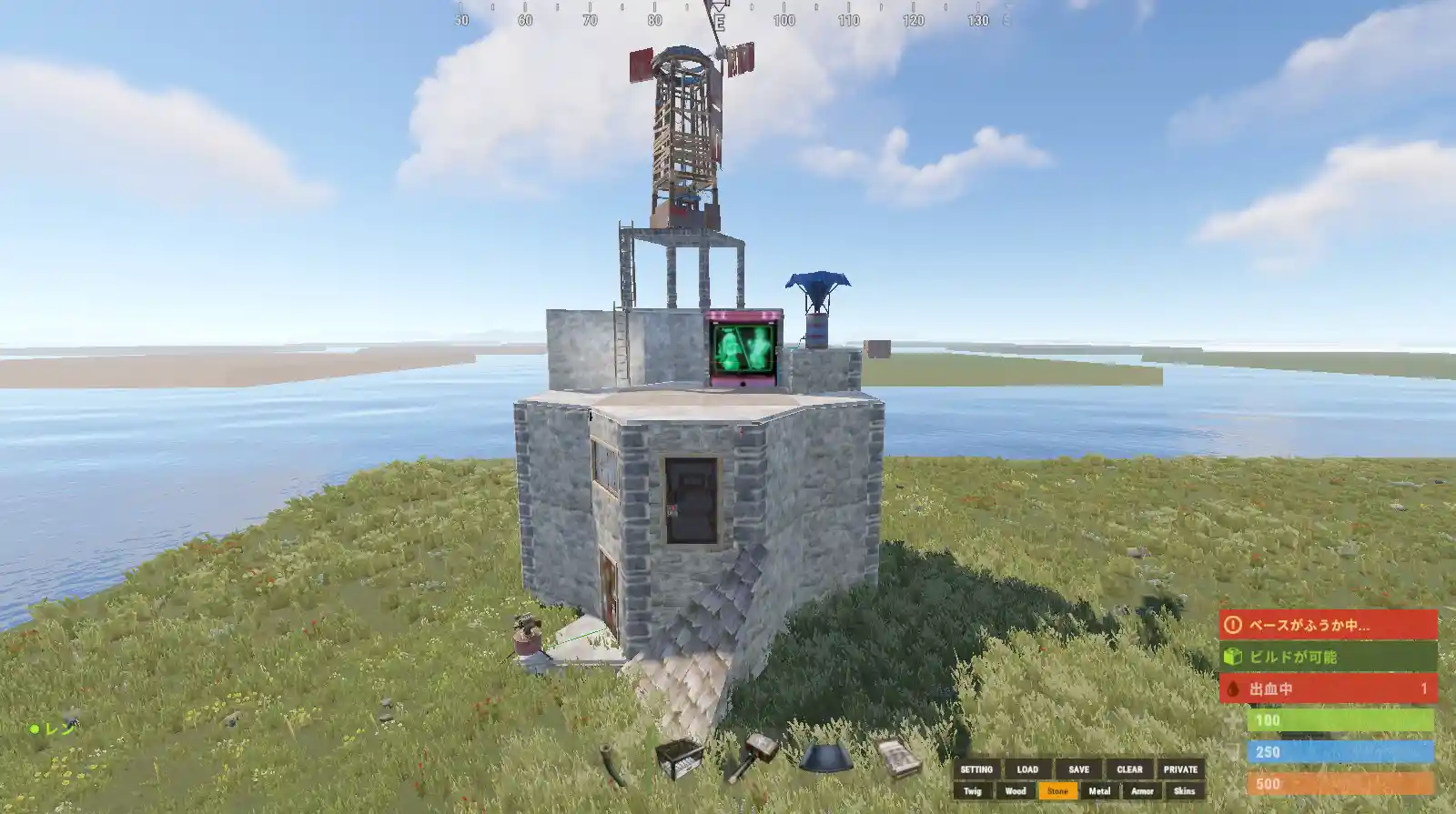Click the green build cube icon
This screenshot has width=1456, height=814.
[1232, 656]
